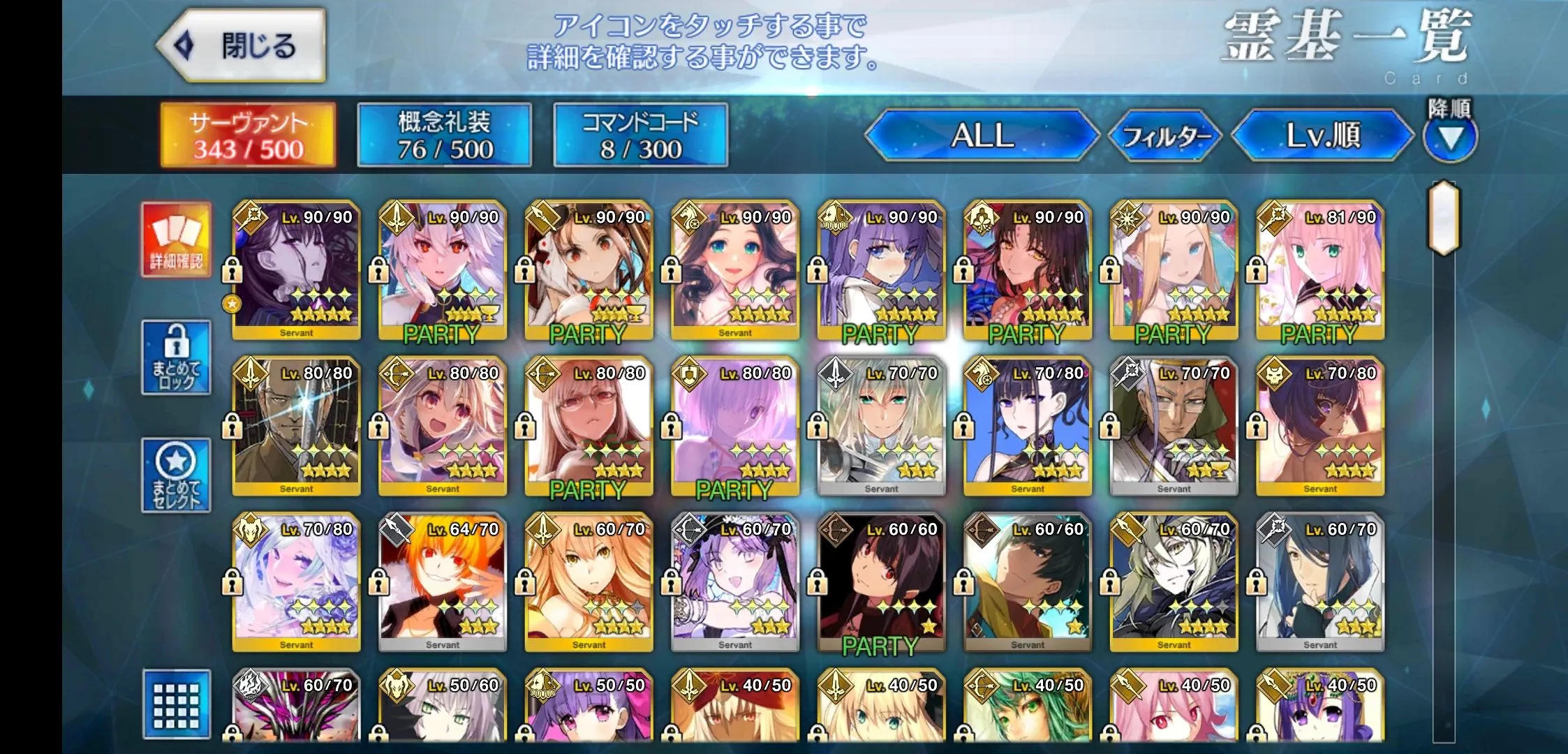This screenshot has height=754, width=1568.
Task: Change the grid layout with the tile icon
Action: click(x=176, y=704)
